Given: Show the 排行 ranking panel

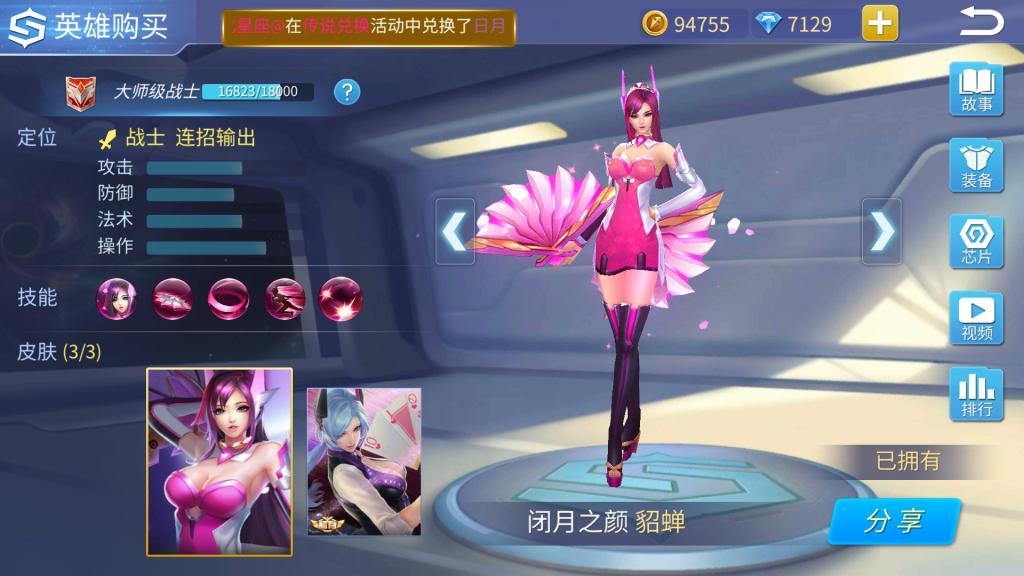Looking at the screenshot, I should pyautogui.click(x=976, y=394).
